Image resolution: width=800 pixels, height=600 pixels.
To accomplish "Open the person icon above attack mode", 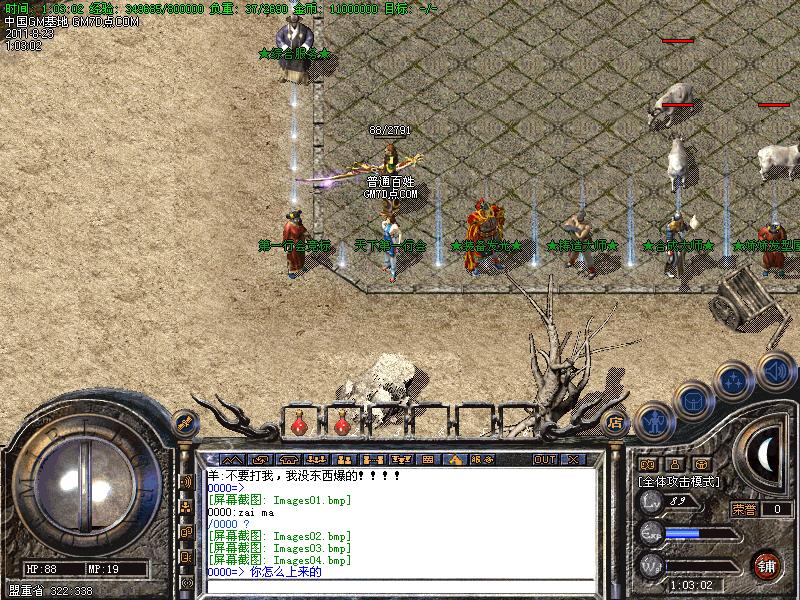I will (675, 464).
